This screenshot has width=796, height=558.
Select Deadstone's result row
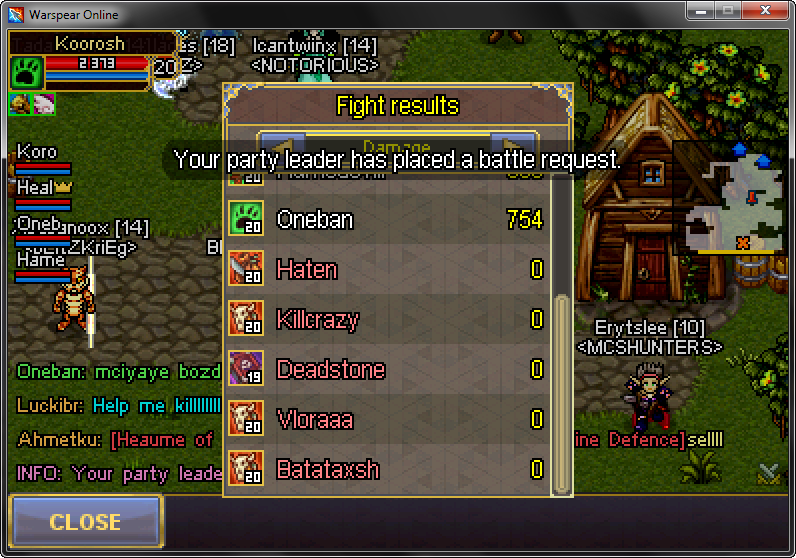coord(390,370)
